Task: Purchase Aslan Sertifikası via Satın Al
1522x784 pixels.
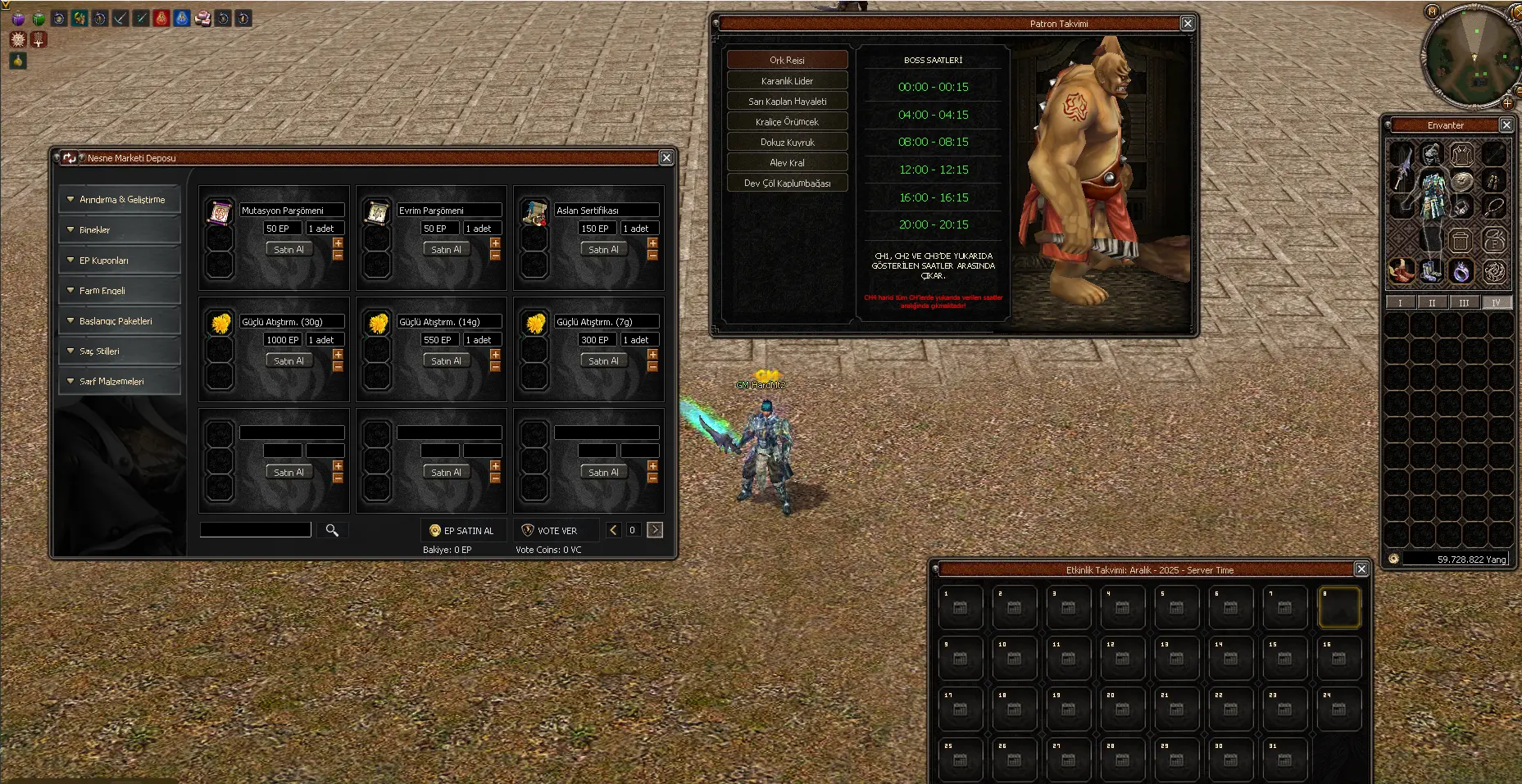Action: (x=603, y=250)
